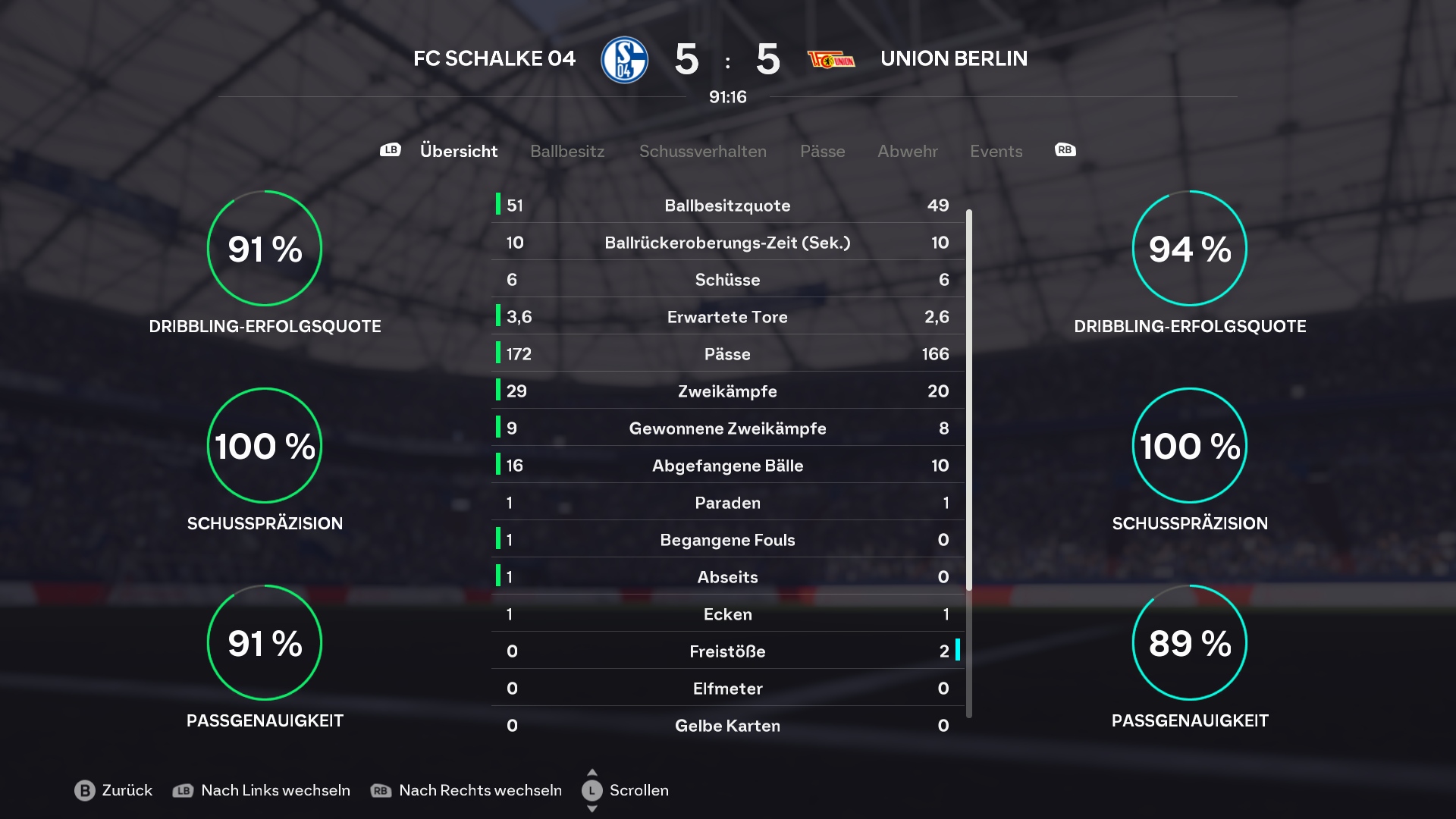Switch to the Übersicht tab
The height and width of the screenshot is (819, 1456).
coord(458,151)
